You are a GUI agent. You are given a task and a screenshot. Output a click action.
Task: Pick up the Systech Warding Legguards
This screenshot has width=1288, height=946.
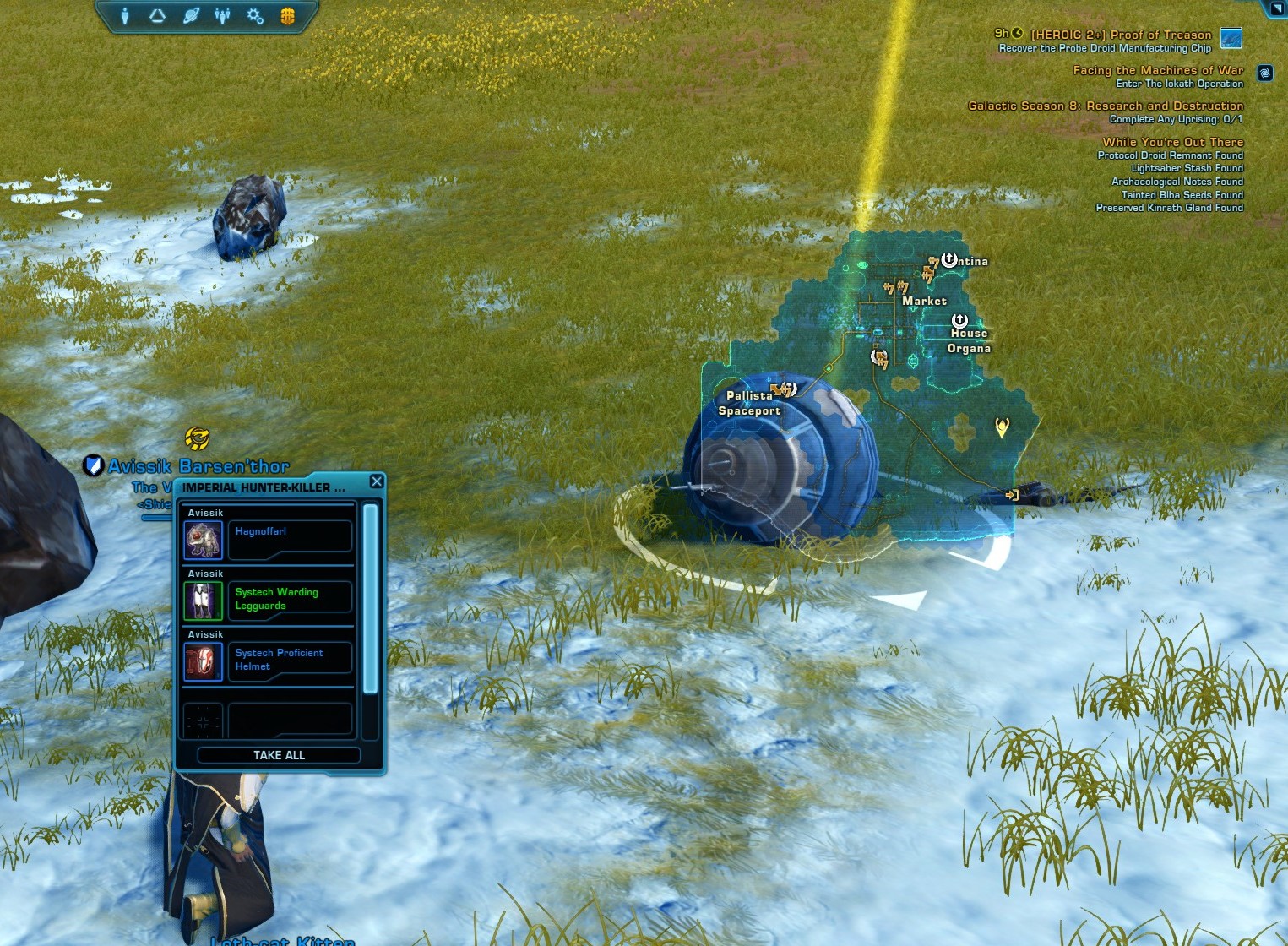tap(203, 601)
